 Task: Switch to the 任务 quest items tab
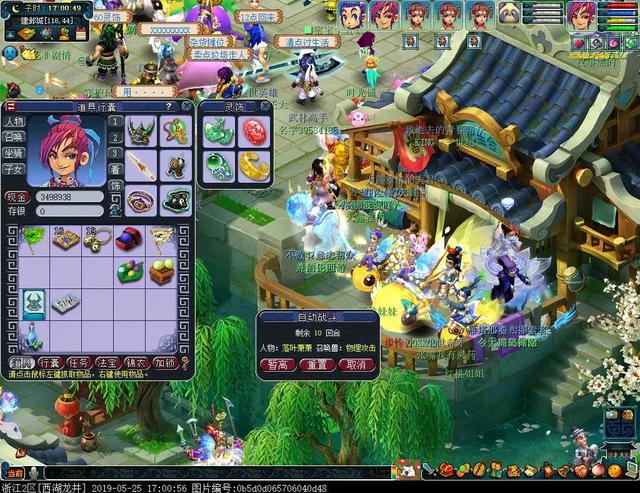click(80, 362)
